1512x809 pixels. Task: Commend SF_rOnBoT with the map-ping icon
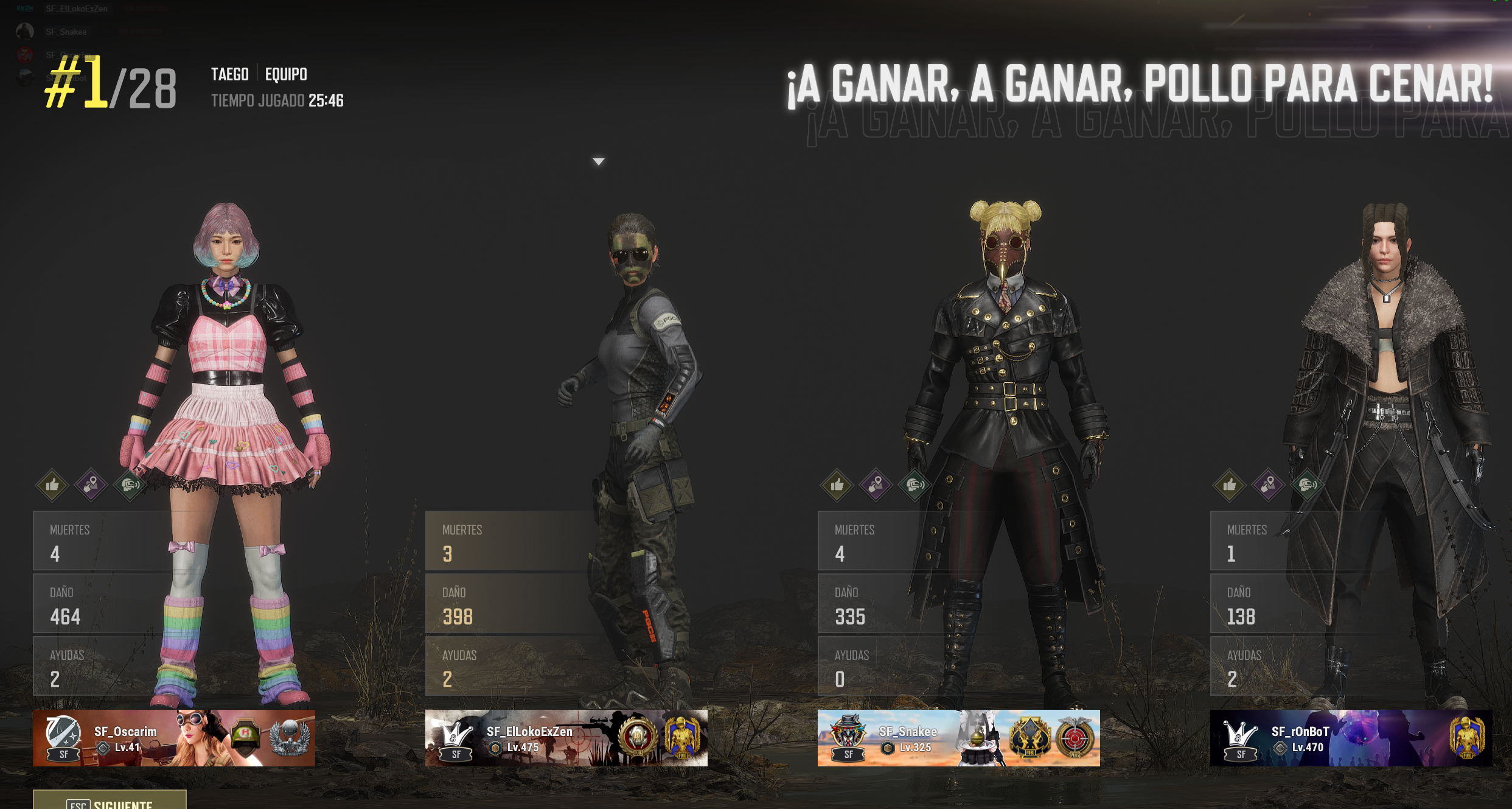point(1269,485)
